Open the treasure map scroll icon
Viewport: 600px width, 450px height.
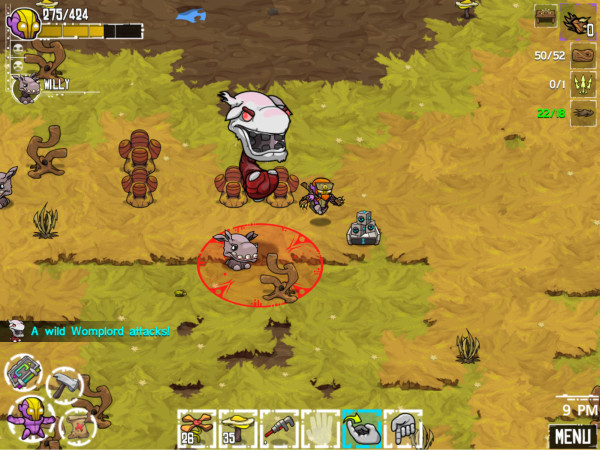[x=78, y=424]
